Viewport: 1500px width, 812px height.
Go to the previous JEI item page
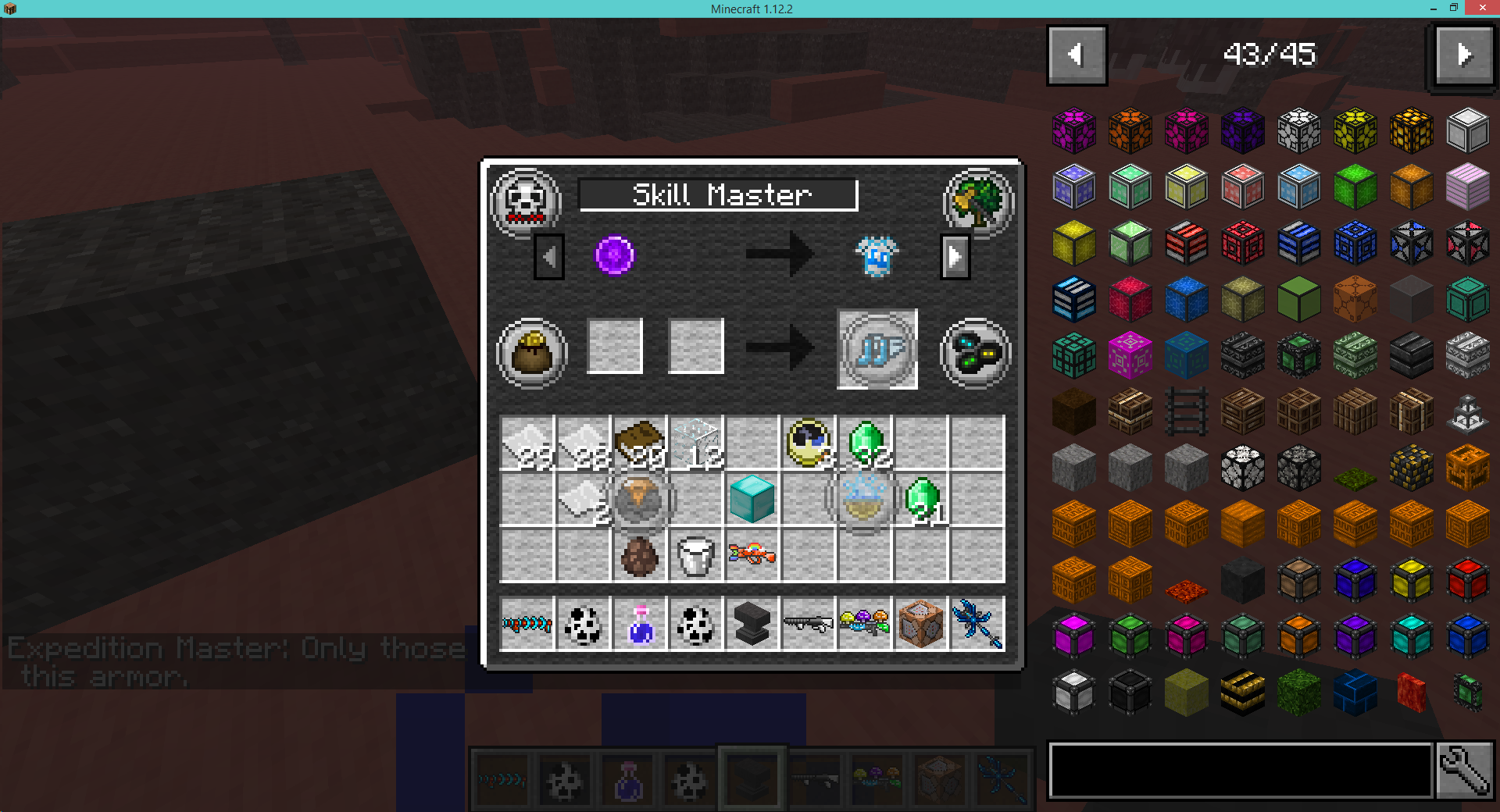click(x=1077, y=55)
